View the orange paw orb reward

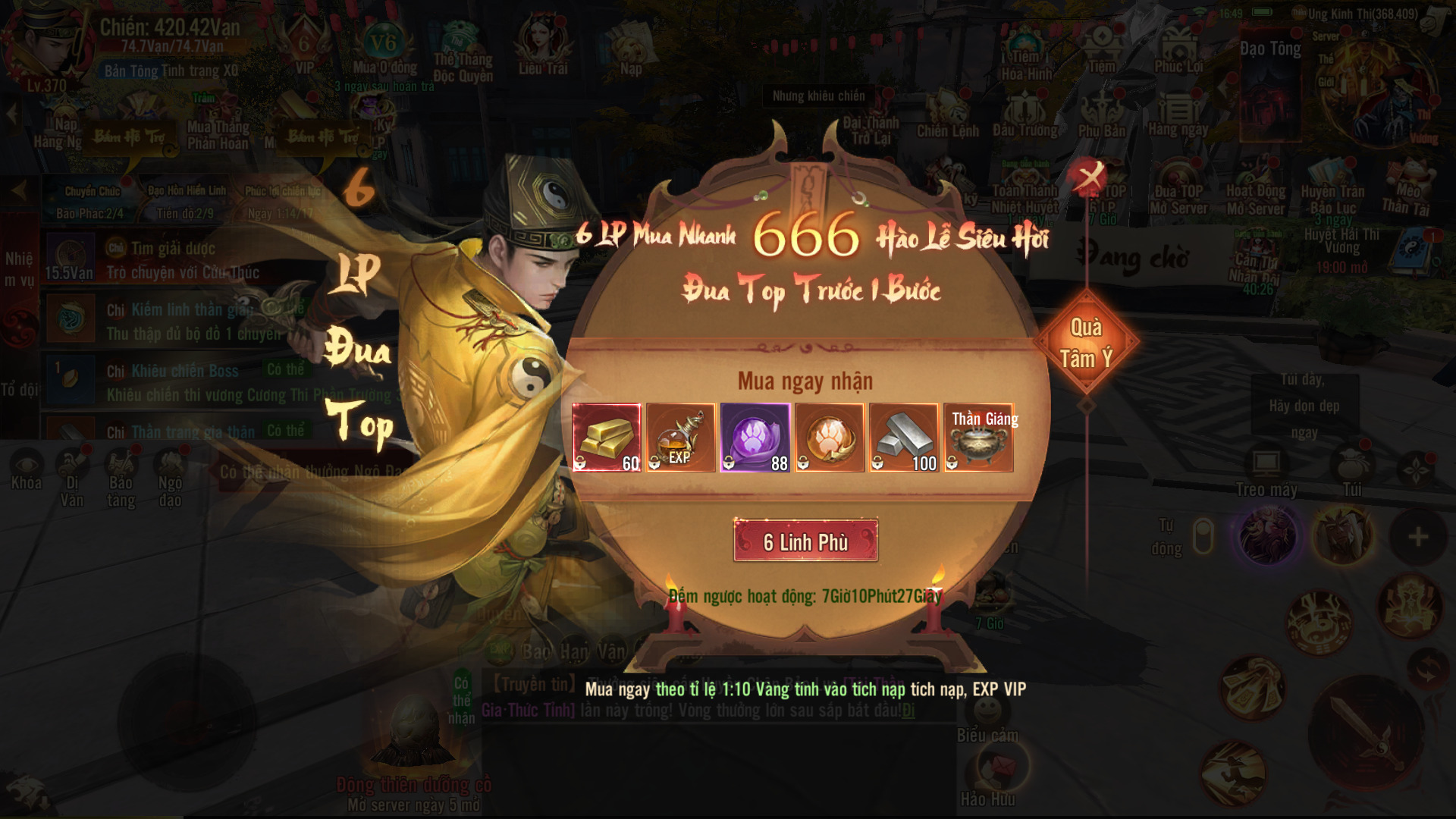pyautogui.click(x=830, y=438)
